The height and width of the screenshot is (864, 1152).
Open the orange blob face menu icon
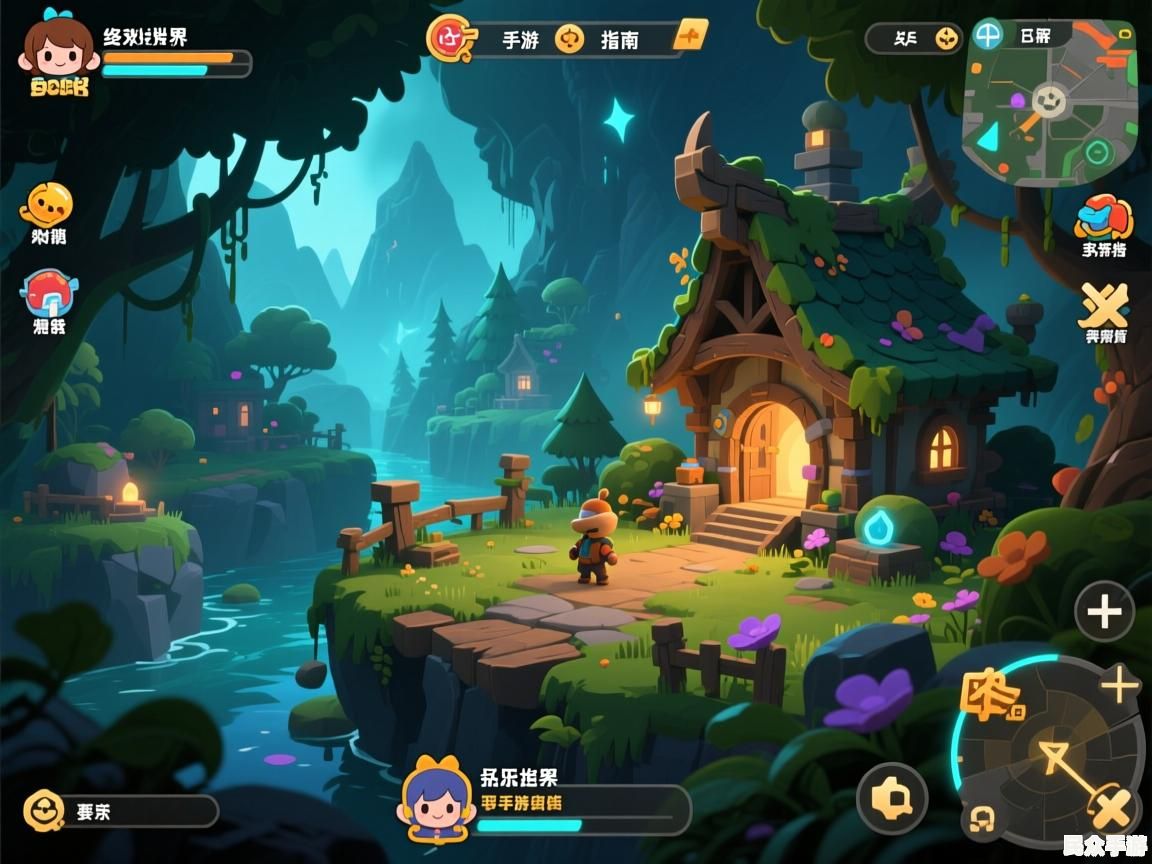coord(46,205)
